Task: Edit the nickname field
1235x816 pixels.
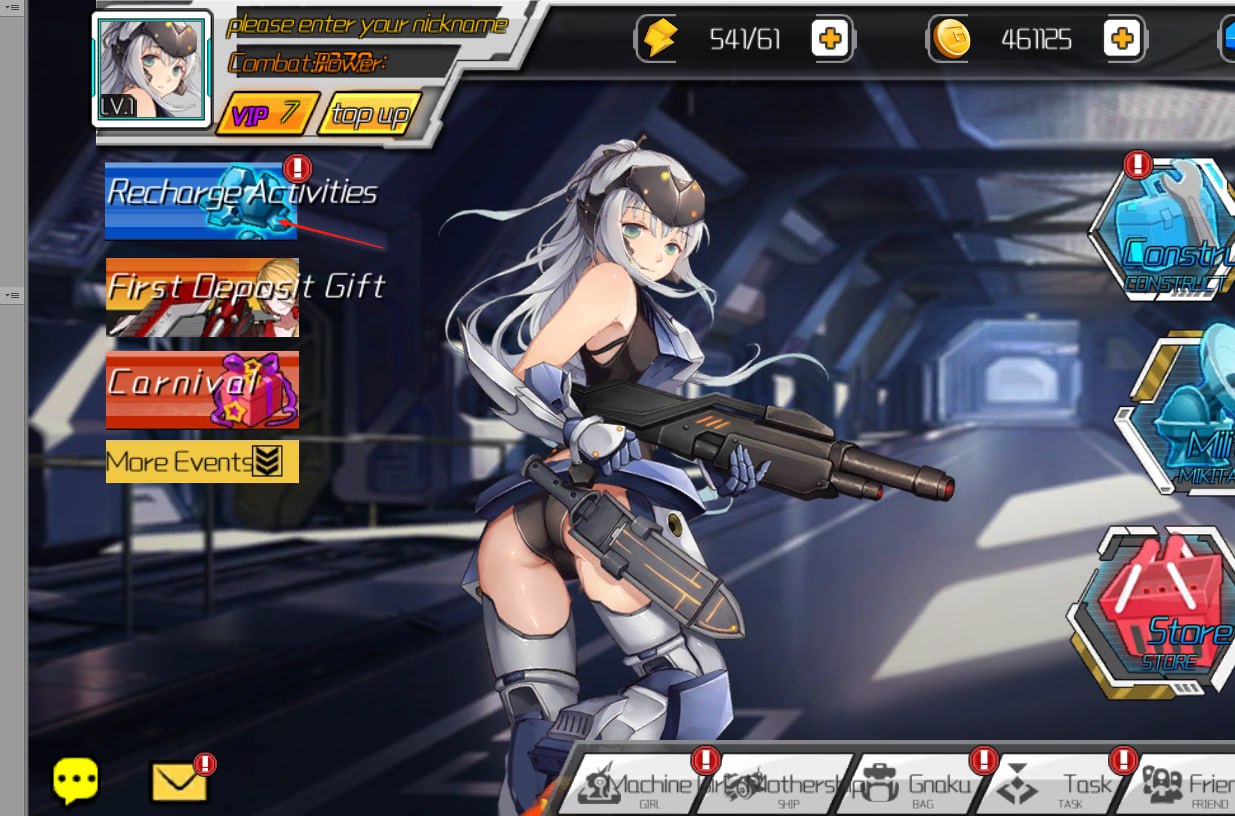Action: (367, 25)
